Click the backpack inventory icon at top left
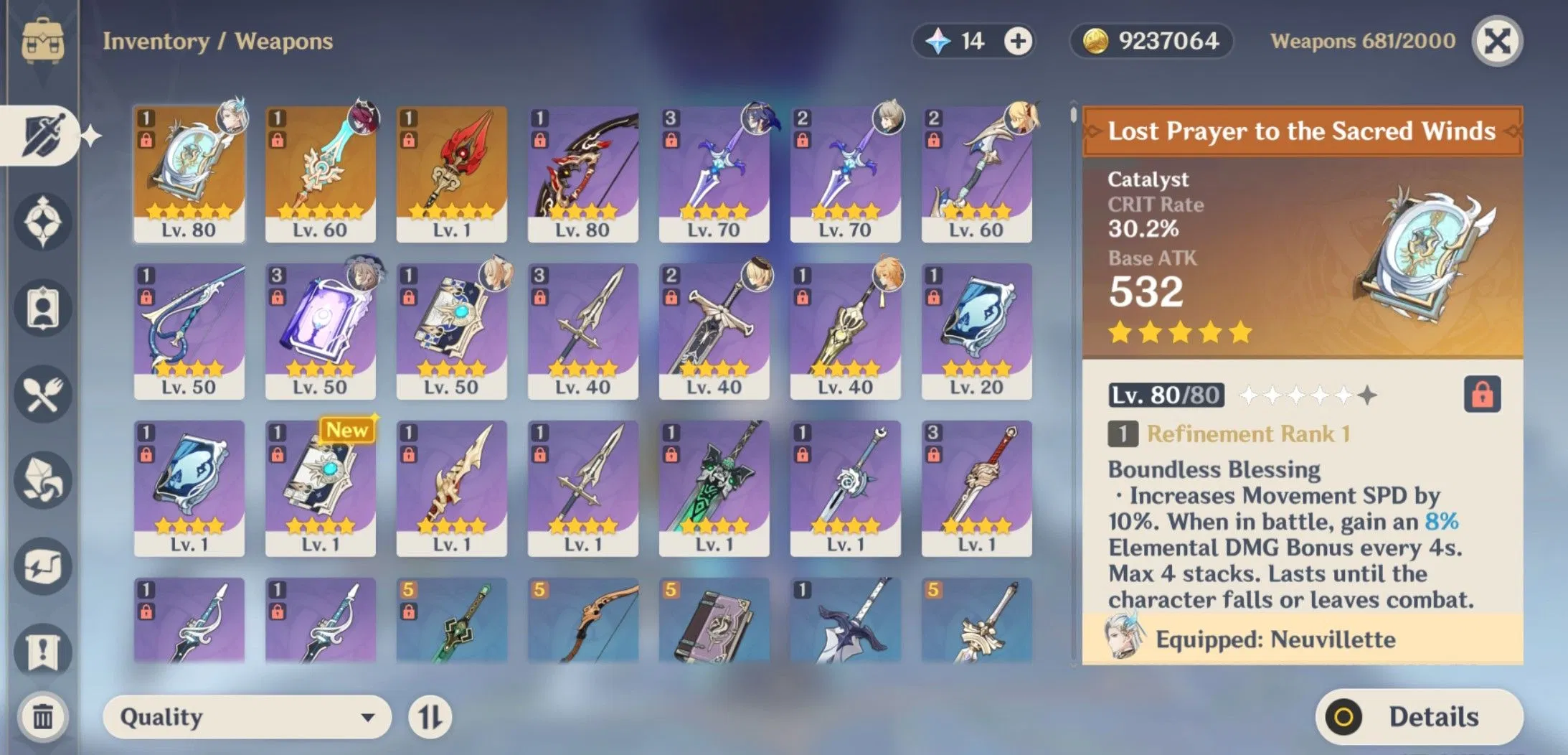The width and height of the screenshot is (1568, 755). tap(43, 39)
